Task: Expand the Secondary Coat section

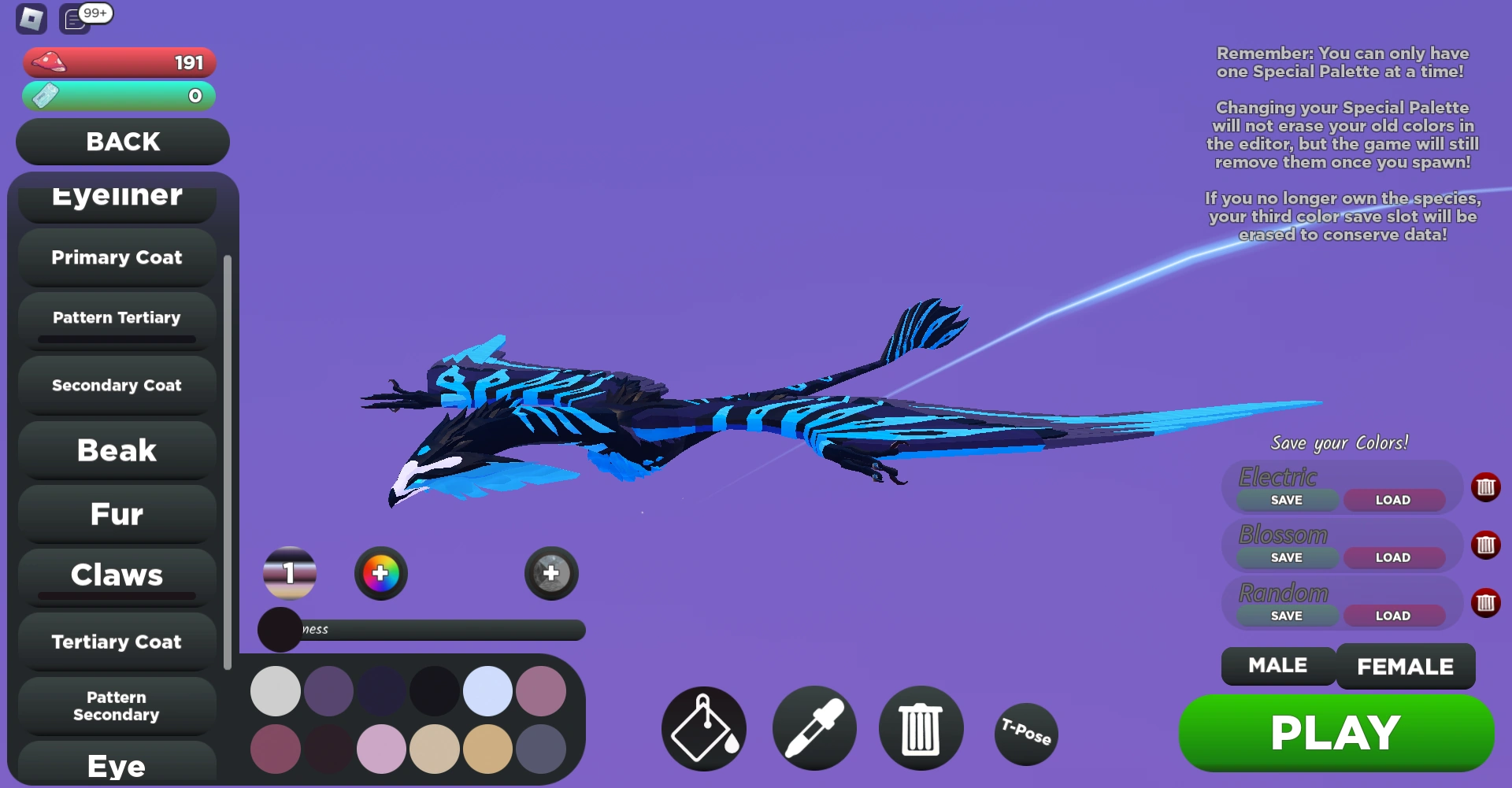Action: (x=116, y=385)
